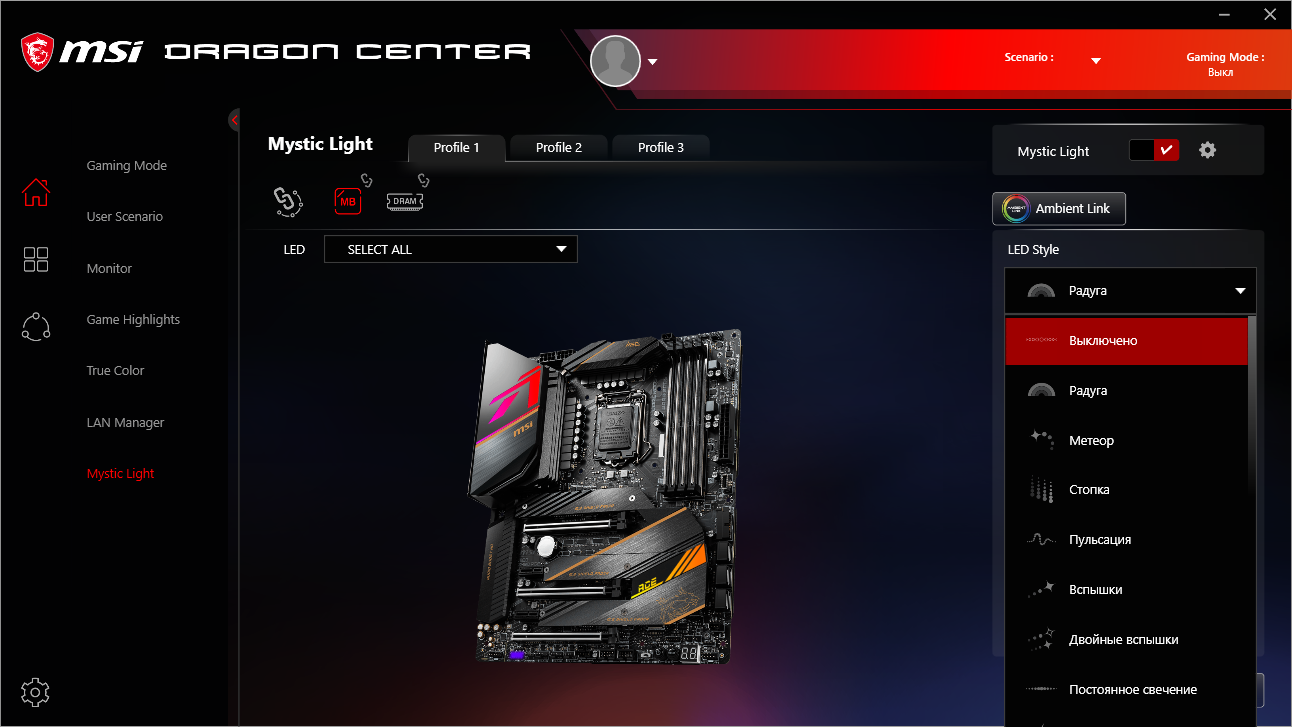1292x727 pixels.
Task: Open the Gaming Mode home icon
Action: (35, 192)
